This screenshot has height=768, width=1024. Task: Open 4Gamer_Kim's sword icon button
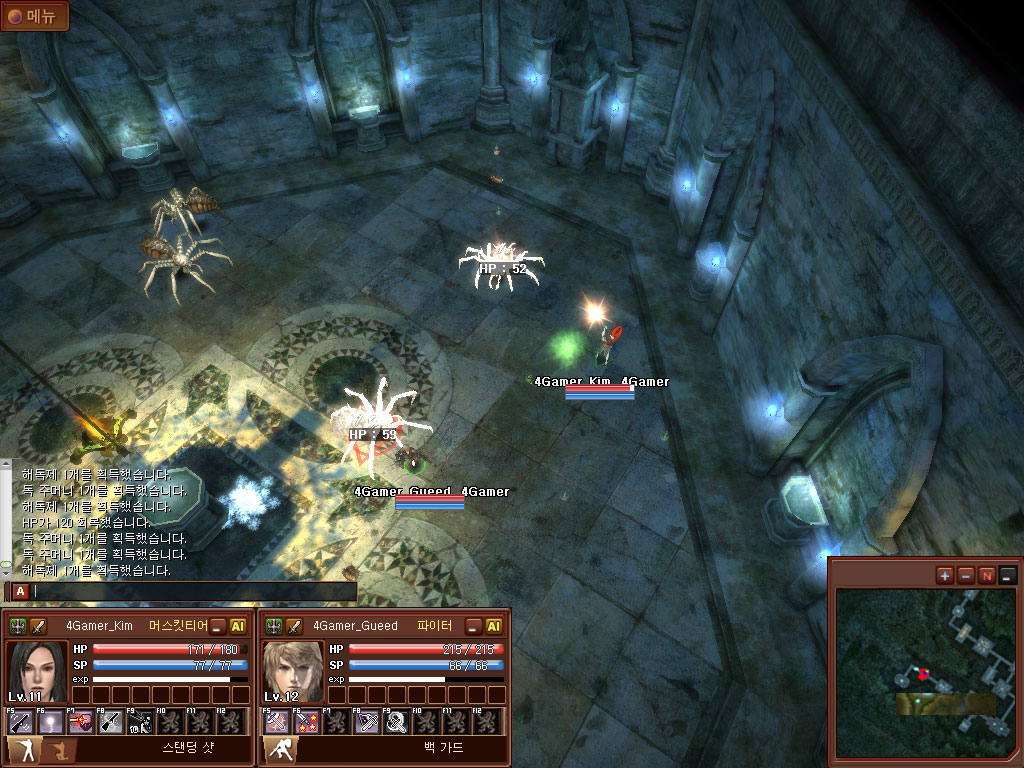point(39,626)
